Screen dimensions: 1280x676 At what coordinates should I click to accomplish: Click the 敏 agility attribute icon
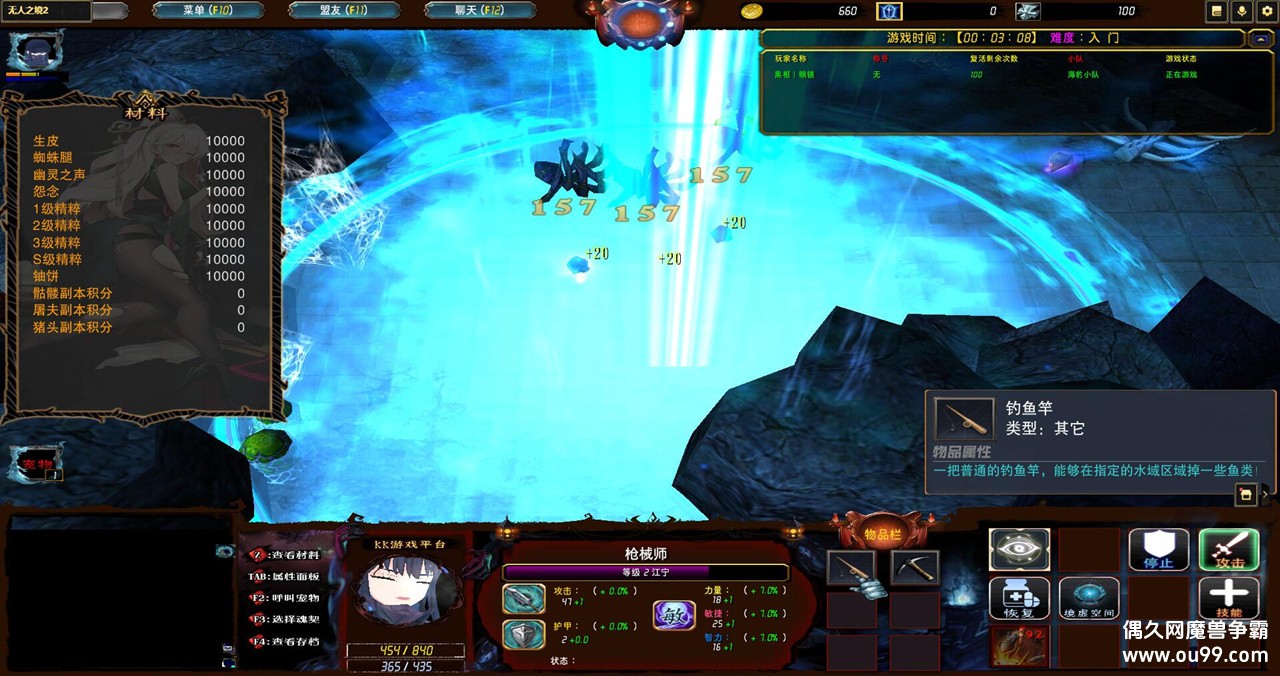[x=673, y=614]
